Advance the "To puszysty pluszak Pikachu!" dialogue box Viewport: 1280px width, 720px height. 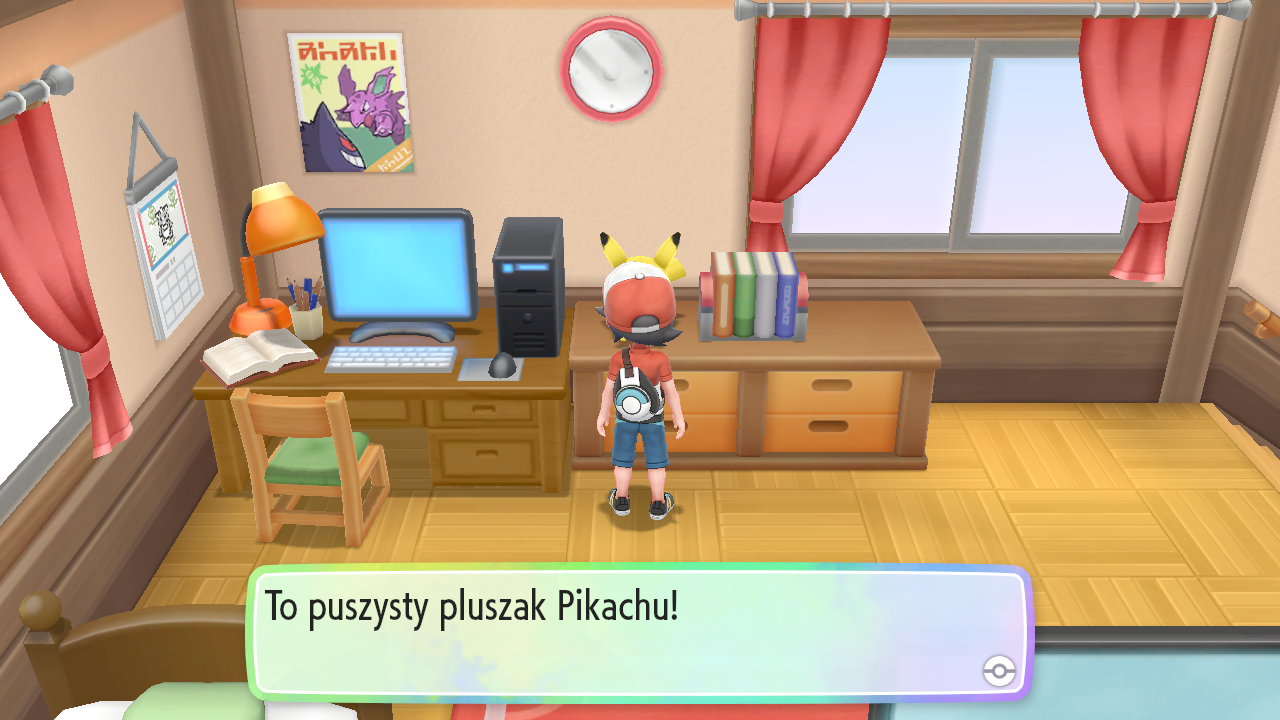(x=638, y=632)
